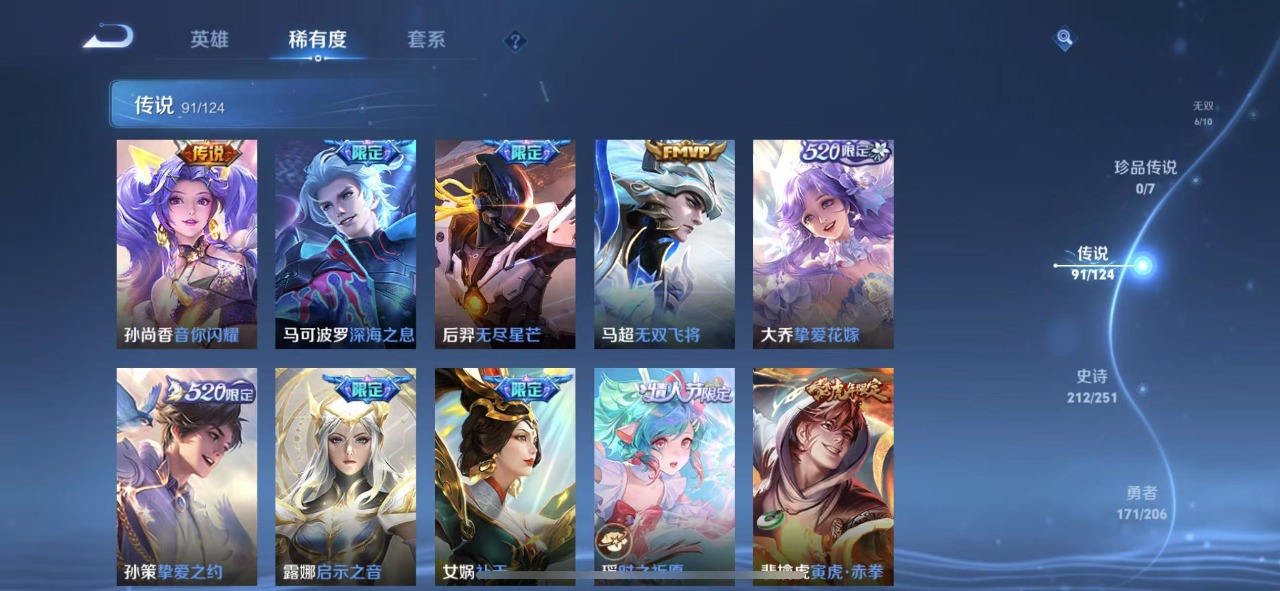
Task: Jump to the 无双 rarity tier
Action: point(1202,112)
